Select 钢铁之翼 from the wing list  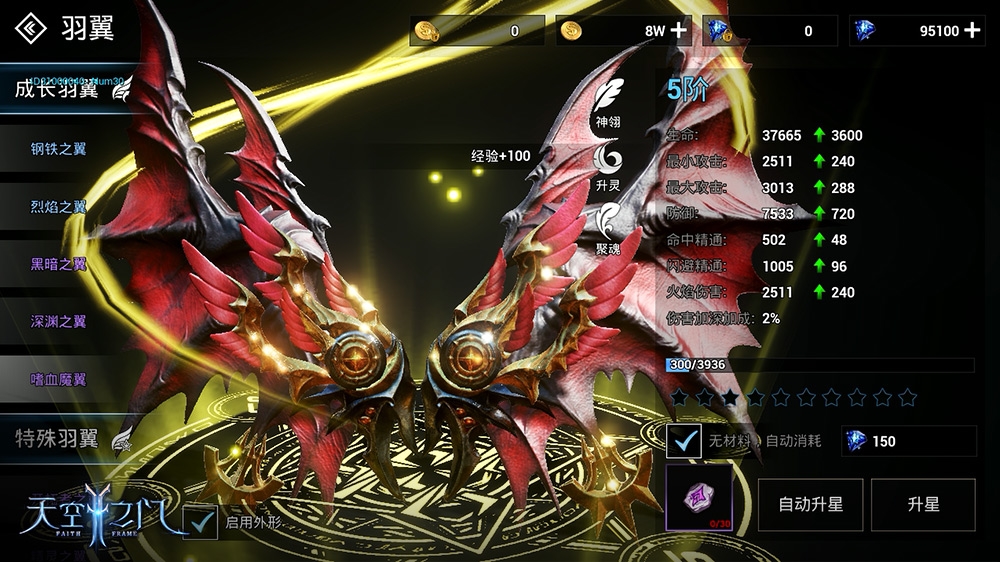pyautogui.click(x=58, y=149)
